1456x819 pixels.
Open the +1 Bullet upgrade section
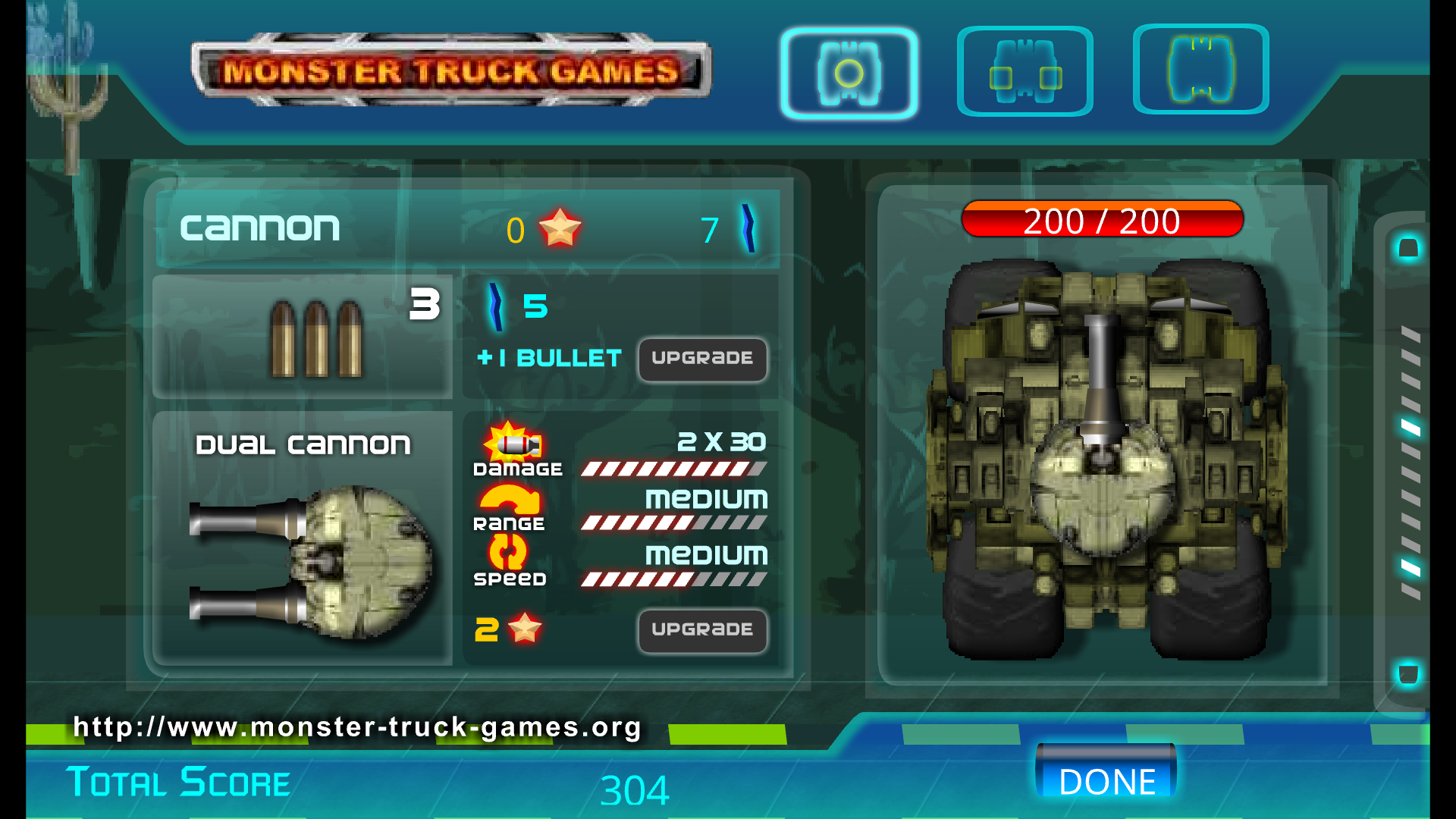(548, 358)
